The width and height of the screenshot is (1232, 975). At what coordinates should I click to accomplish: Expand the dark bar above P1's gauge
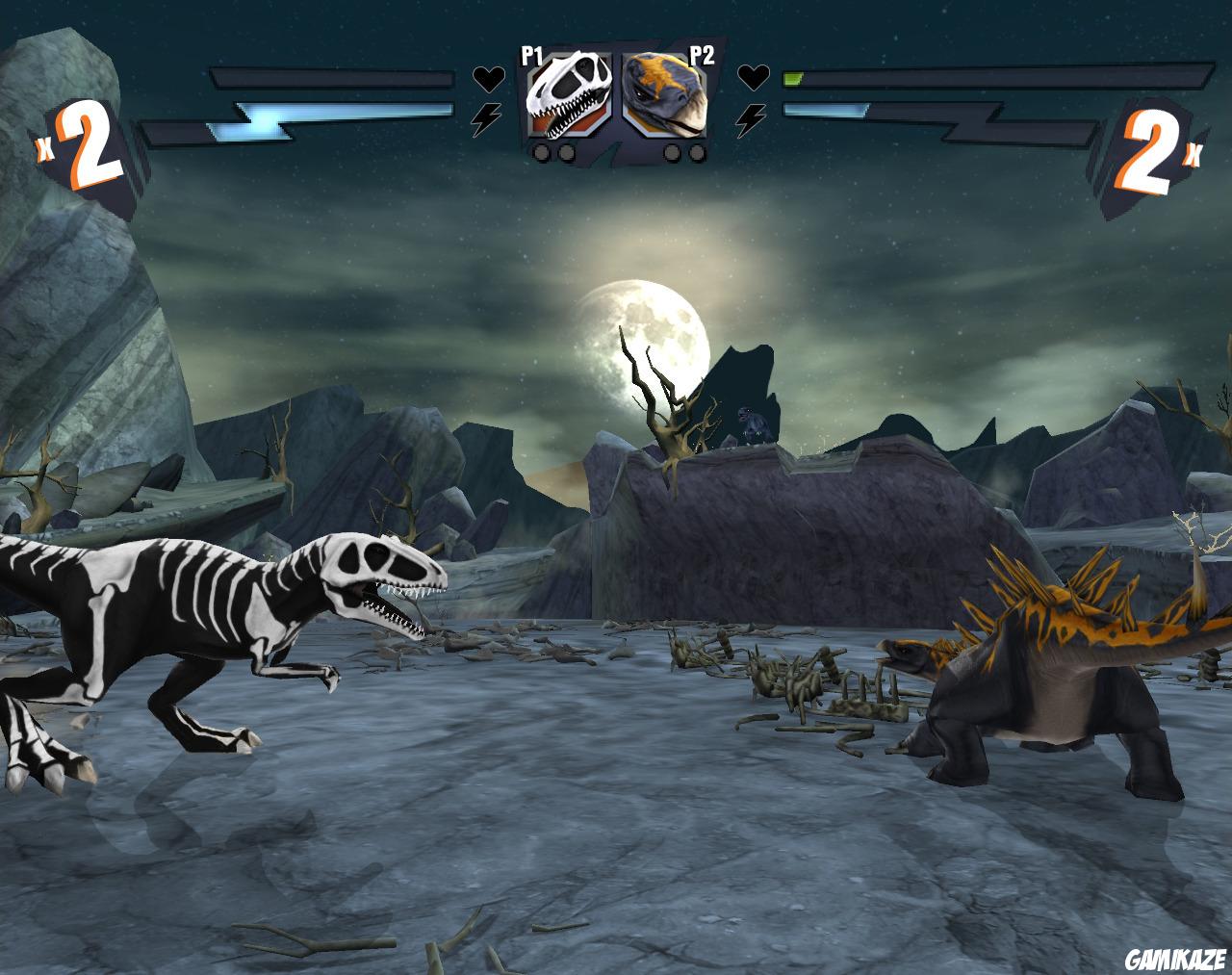point(332,75)
